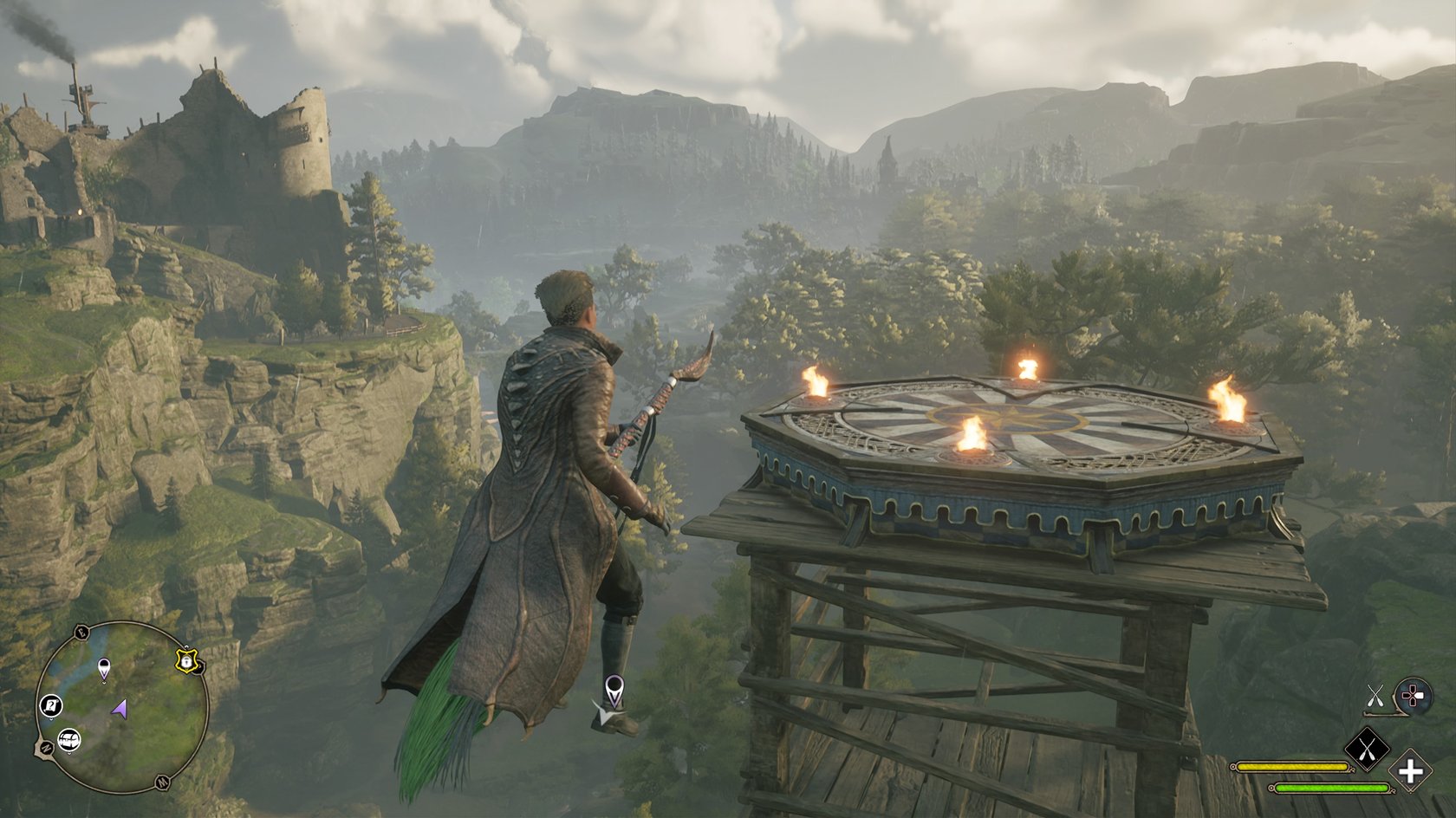Click the yellow locked shield marker
This screenshot has width=1456, height=818.
(185, 661)
